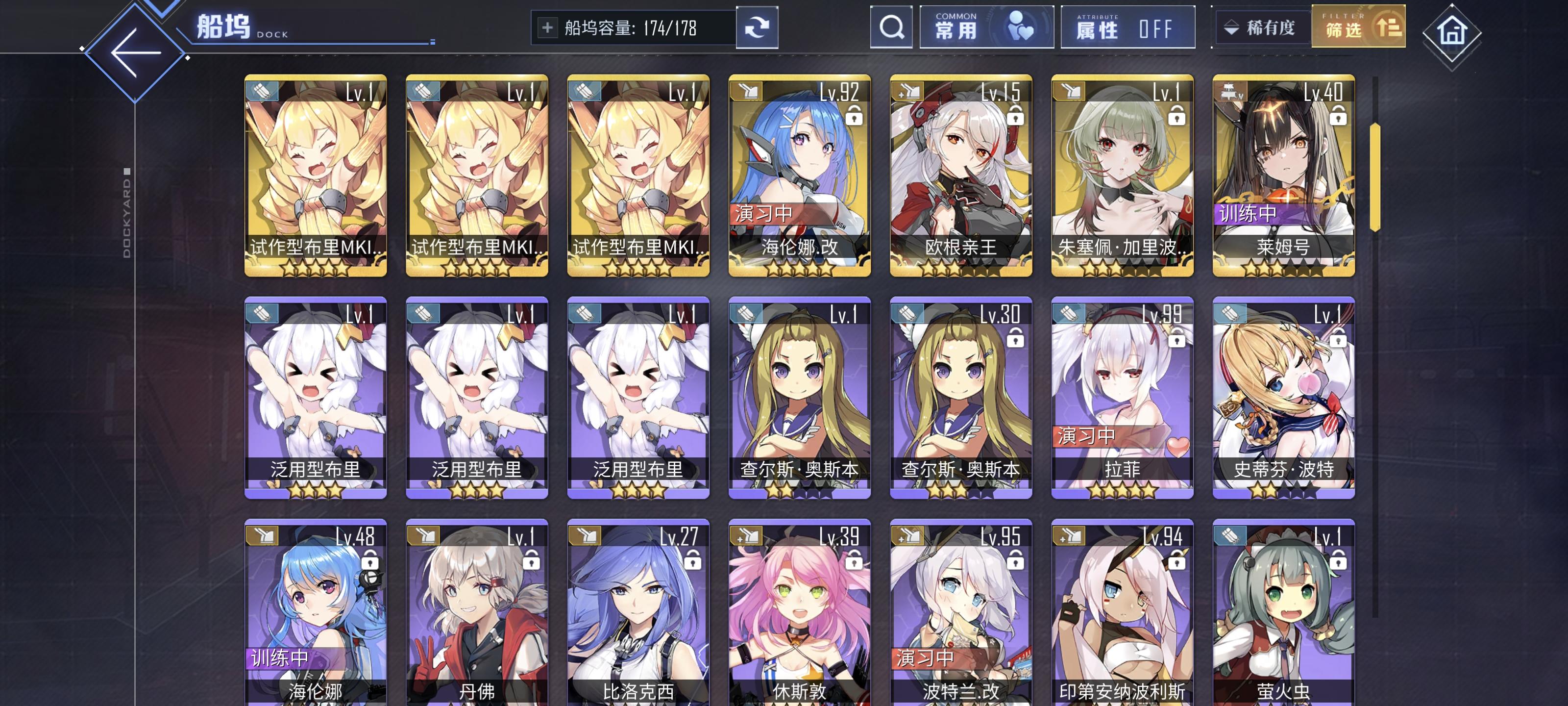
Task: Open the search magnifier icon
Action: (x=891, y=27)
